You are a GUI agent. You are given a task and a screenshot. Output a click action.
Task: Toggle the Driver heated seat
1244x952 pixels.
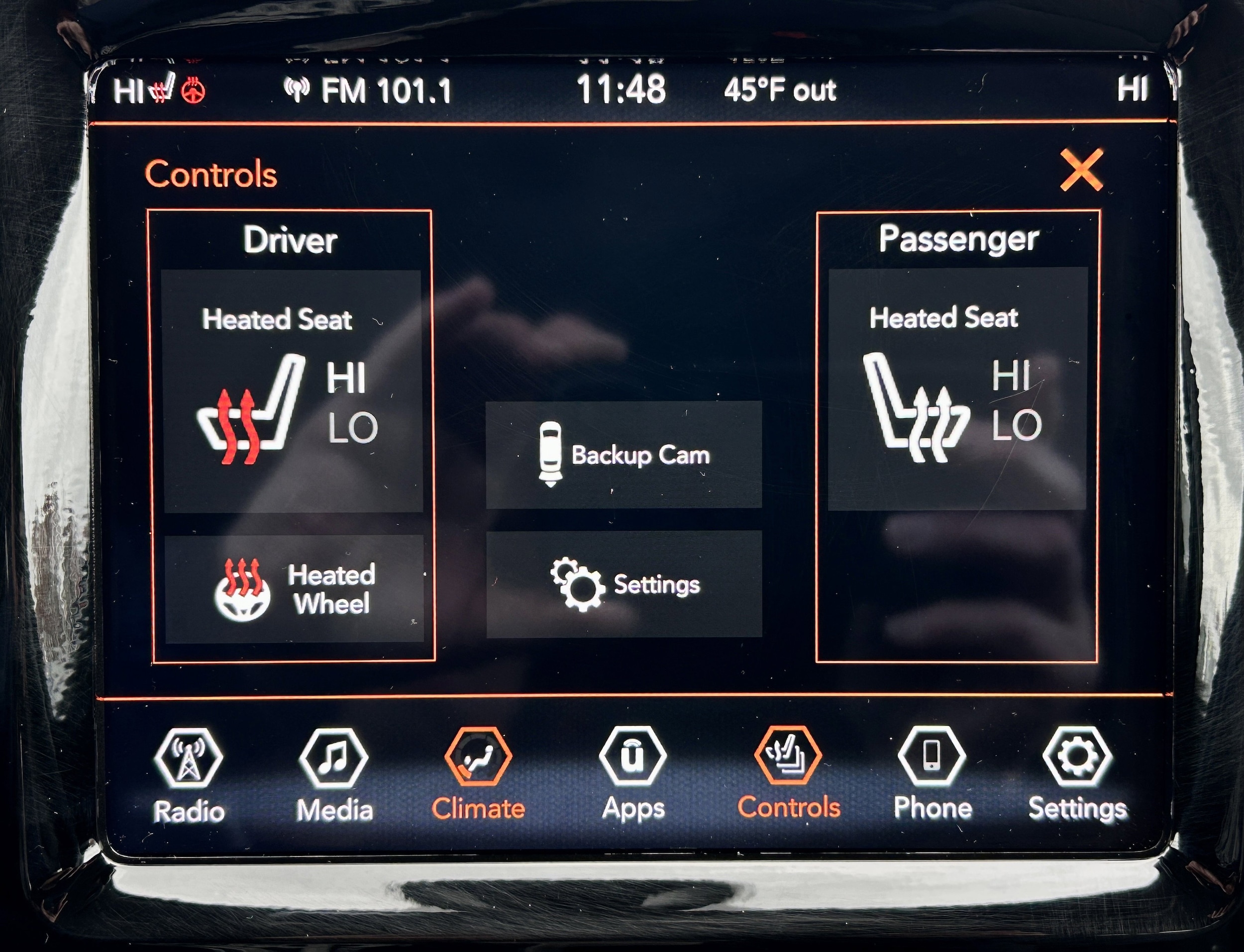click(x=293, y=391)
